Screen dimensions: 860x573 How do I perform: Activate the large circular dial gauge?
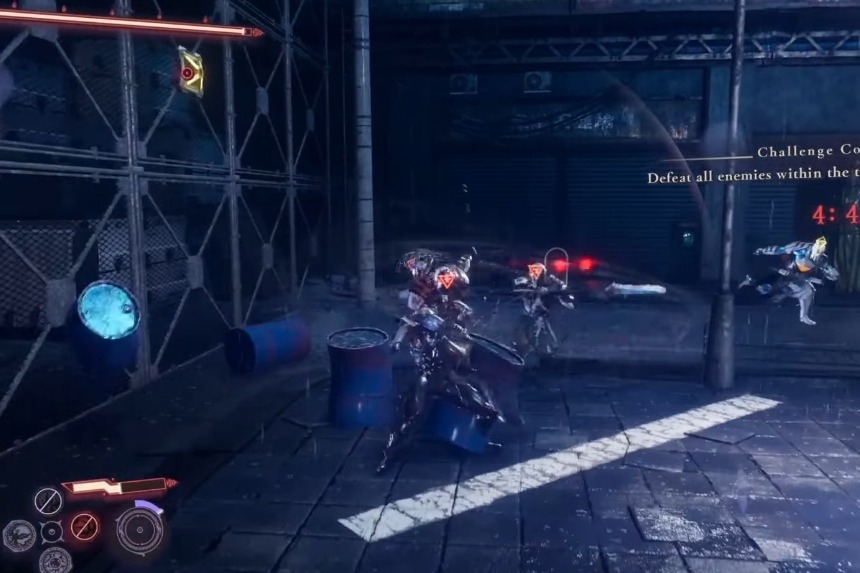(x=140, y=528)
